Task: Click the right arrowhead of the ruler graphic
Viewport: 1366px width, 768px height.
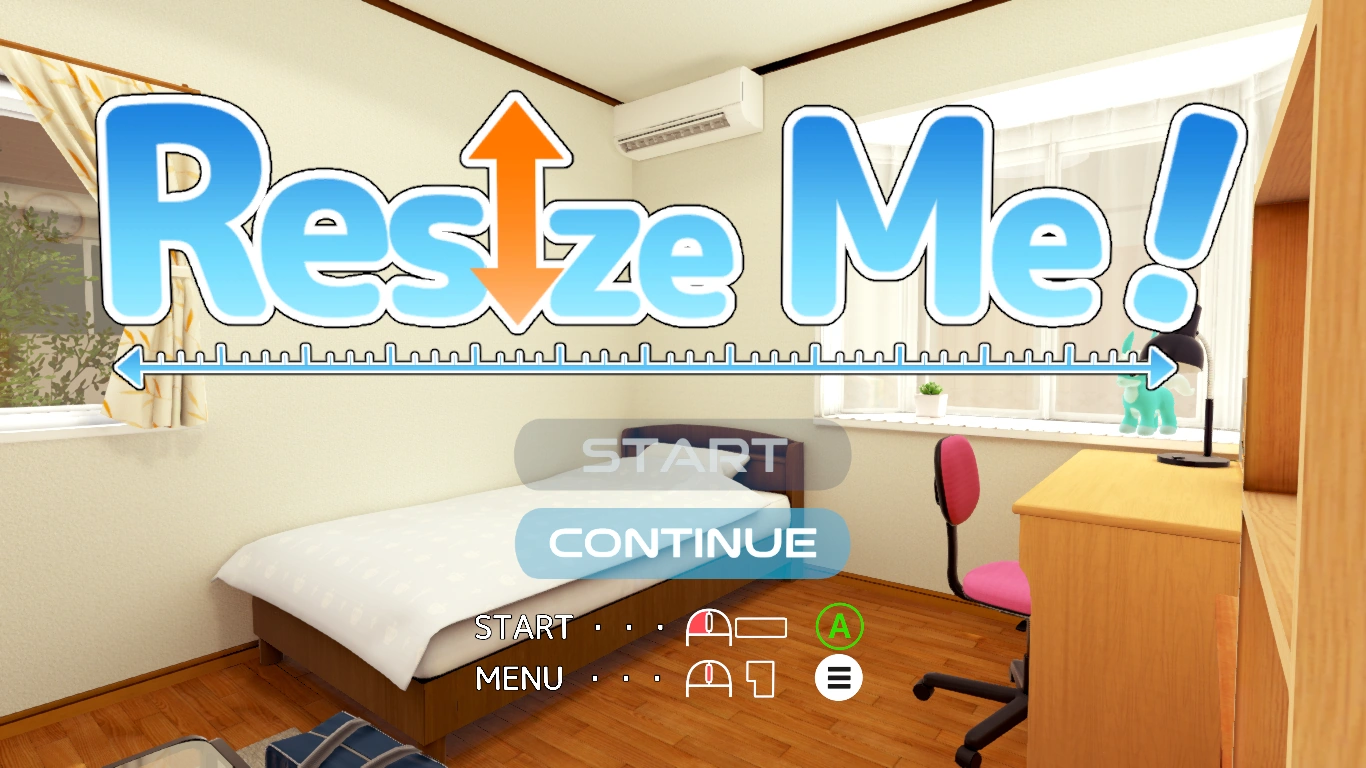Action: (x=1160, y=367)
